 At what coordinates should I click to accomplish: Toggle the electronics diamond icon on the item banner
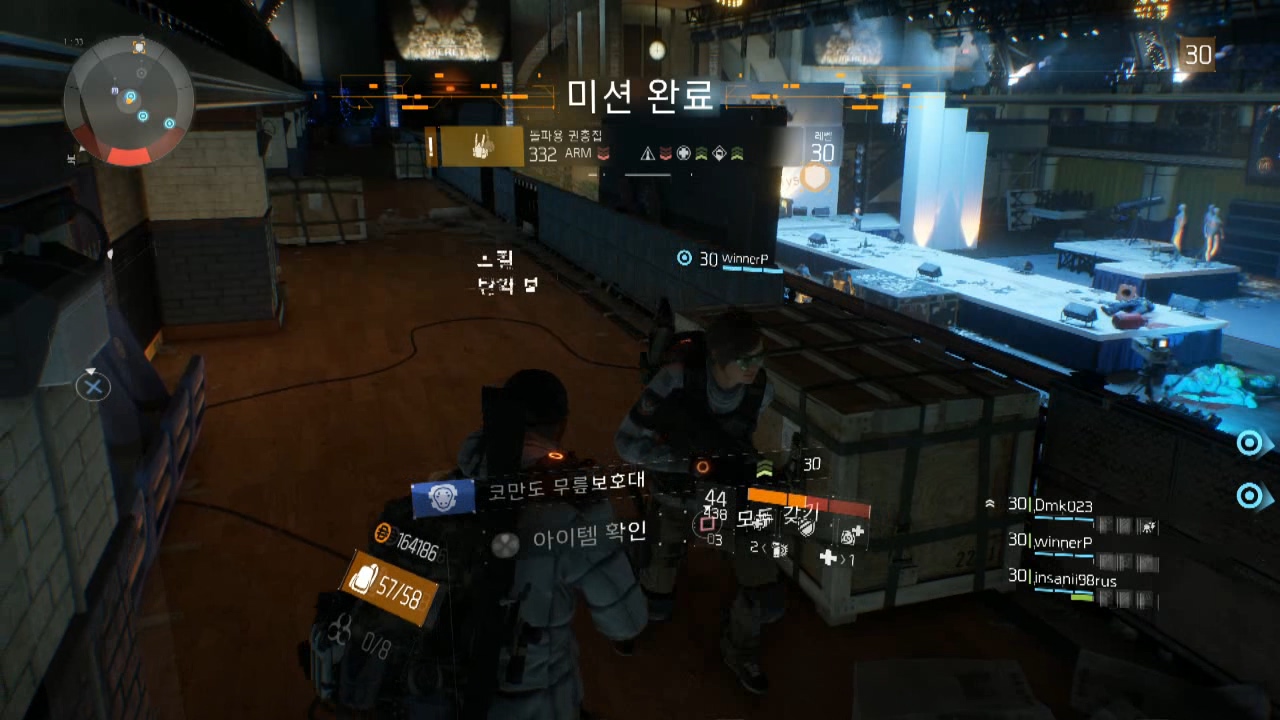point(720,152)
